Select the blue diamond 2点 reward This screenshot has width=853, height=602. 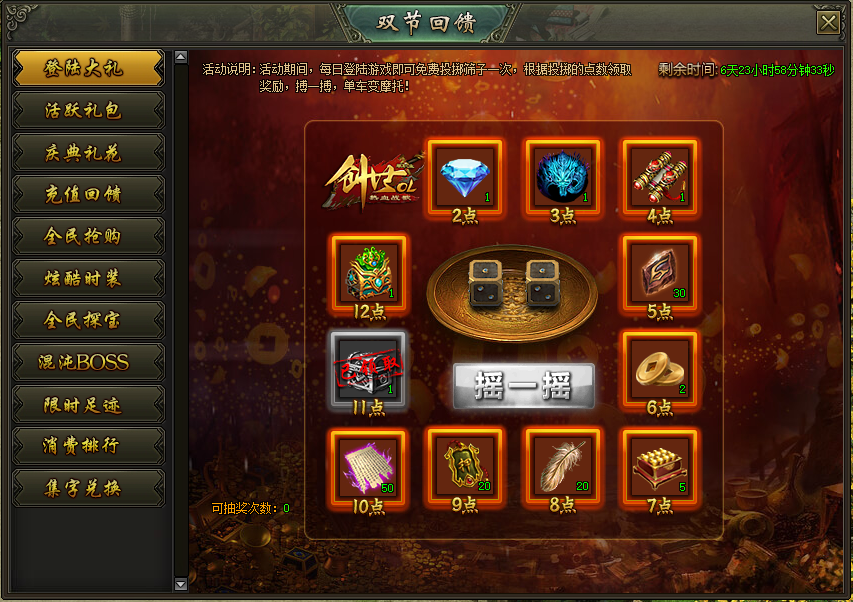coord(464,177)
